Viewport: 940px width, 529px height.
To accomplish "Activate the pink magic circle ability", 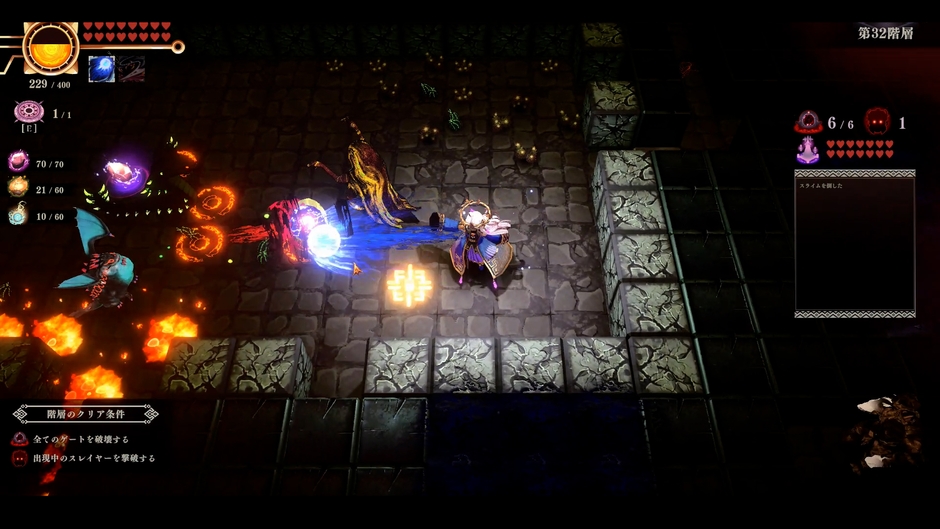I will click(x=28, y=112).
